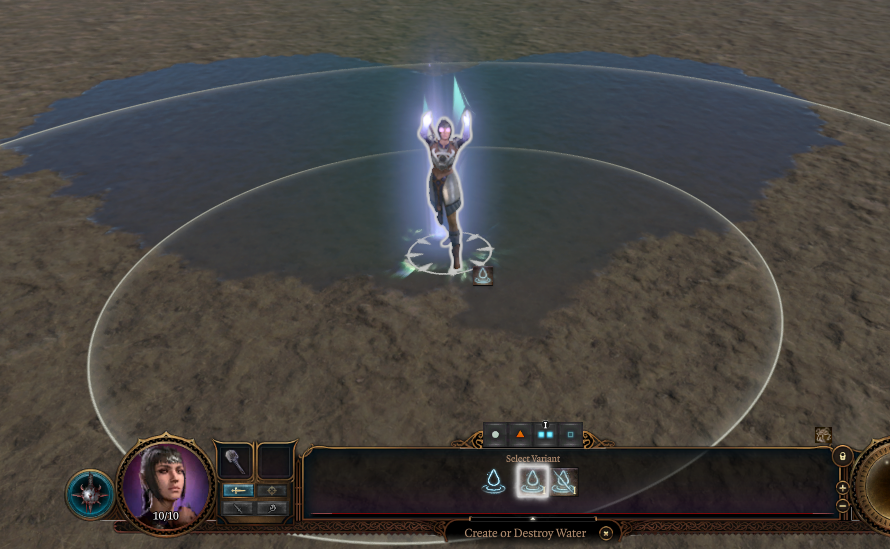The image size is (890, 549).
Task: Open the teal spiked orb button
Action: tap(90, 495)
